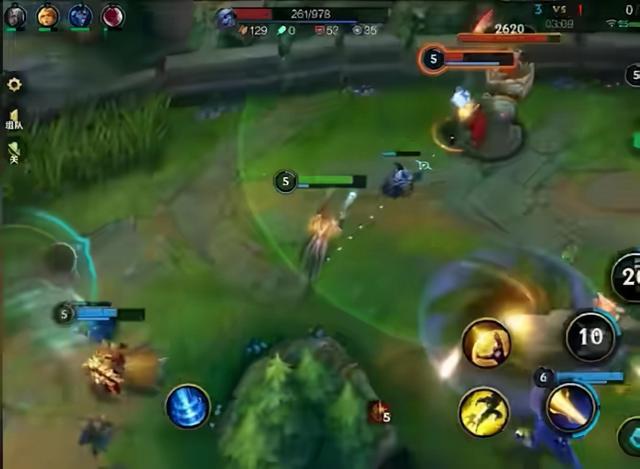Image resolution: width=640 pixels, height=469 pixels.
Task: Open the gear settings menu
Action: [x=14, y=85]
